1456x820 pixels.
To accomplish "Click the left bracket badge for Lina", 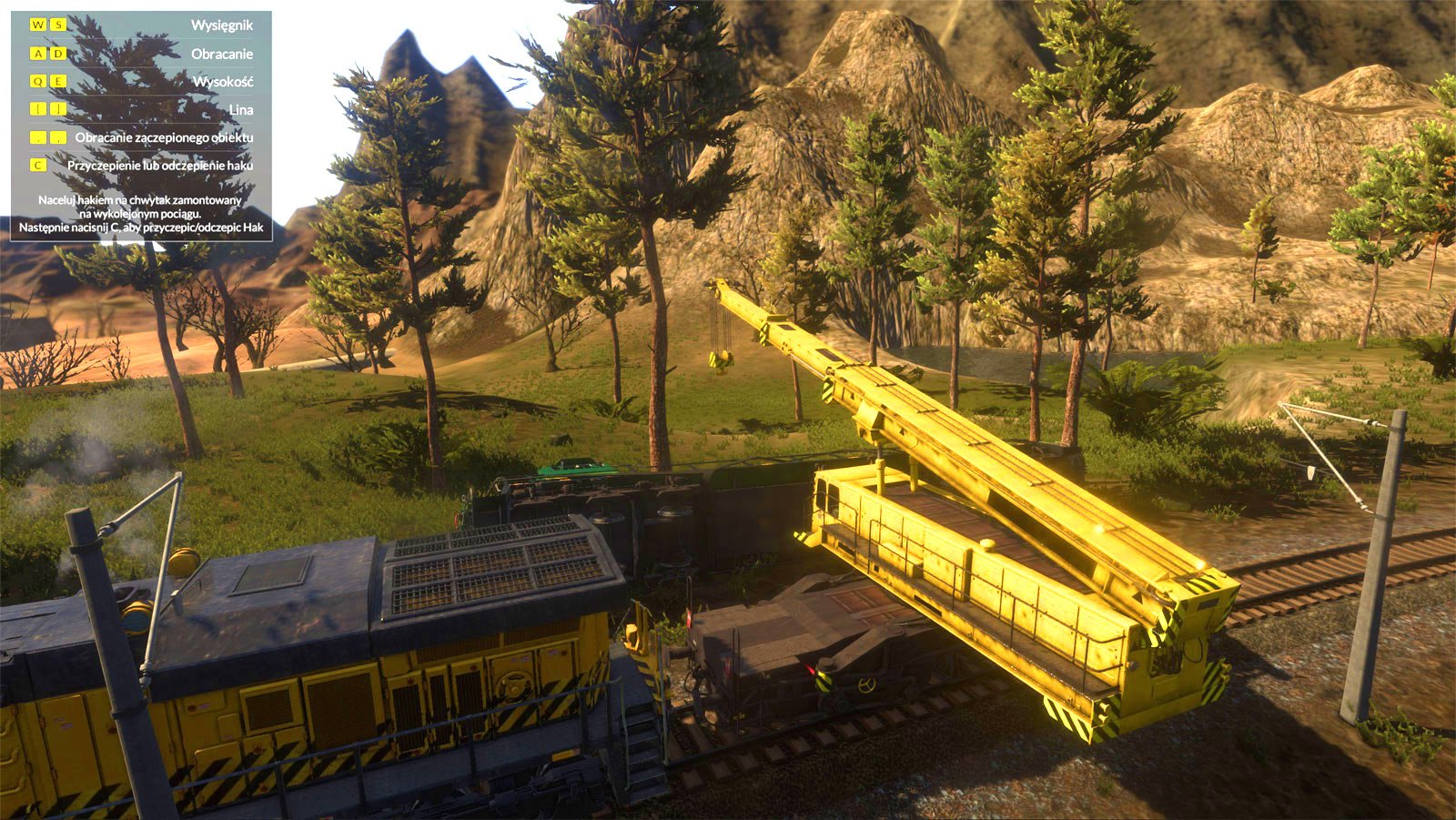I will coord(37,108).
